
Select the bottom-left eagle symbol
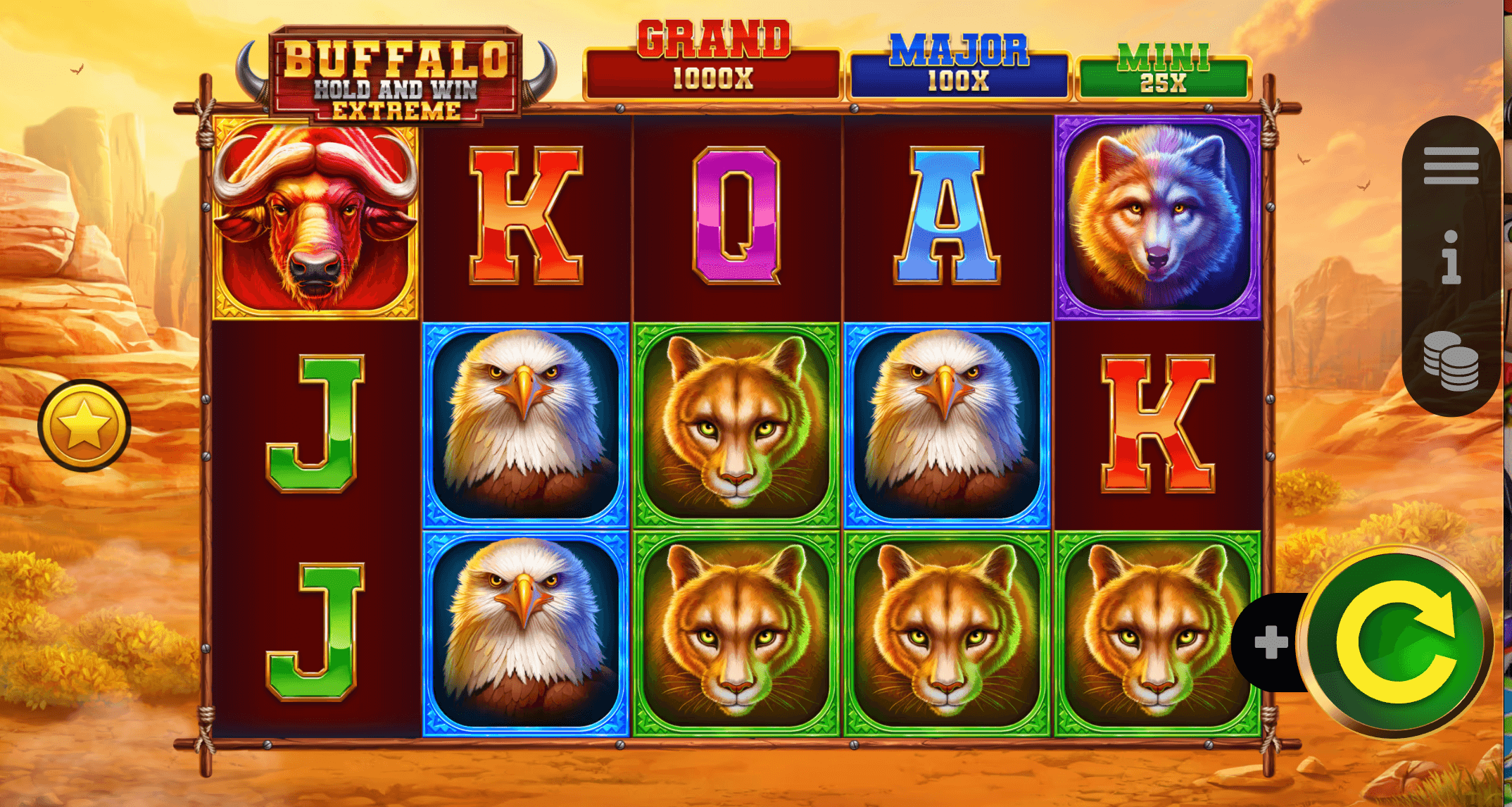click(524, 627)
